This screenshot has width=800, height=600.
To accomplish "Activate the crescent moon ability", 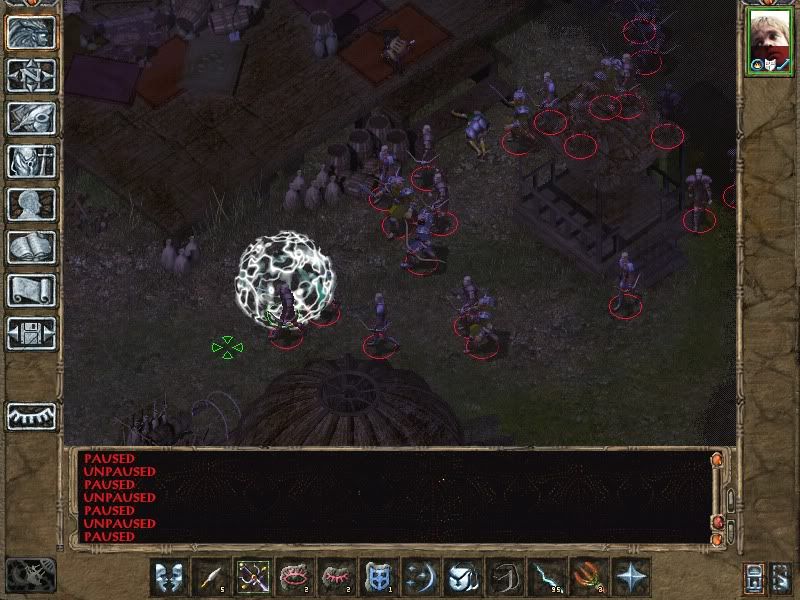I will [421, 577].
